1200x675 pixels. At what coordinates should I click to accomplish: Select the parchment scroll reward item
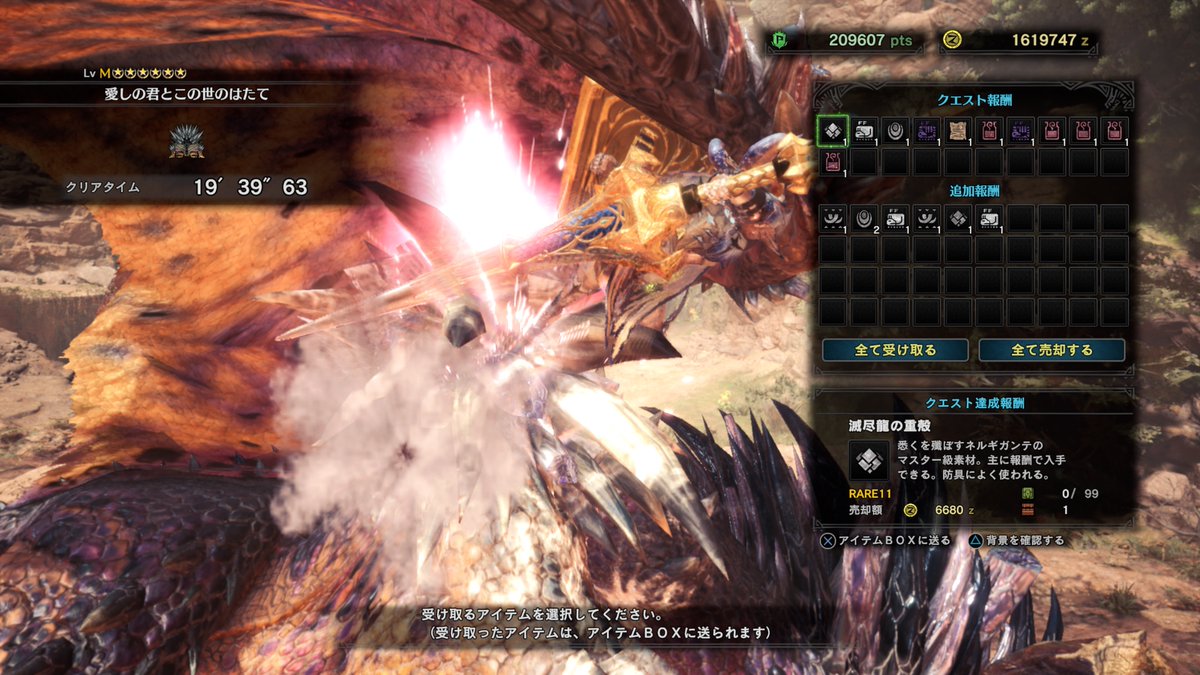pyautogui.click(x=958, y=130)
